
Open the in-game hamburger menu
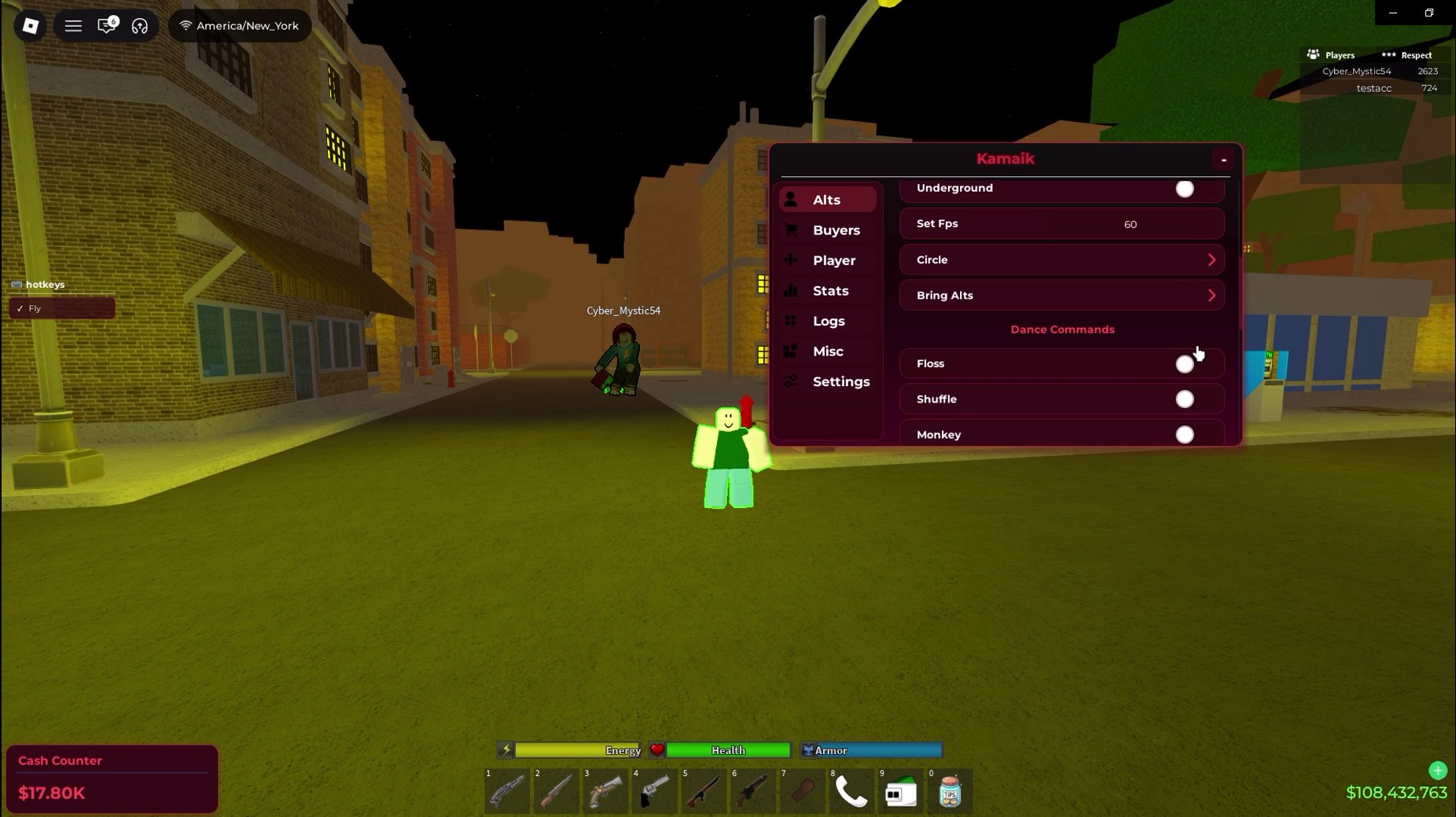(x=73, y=25)
